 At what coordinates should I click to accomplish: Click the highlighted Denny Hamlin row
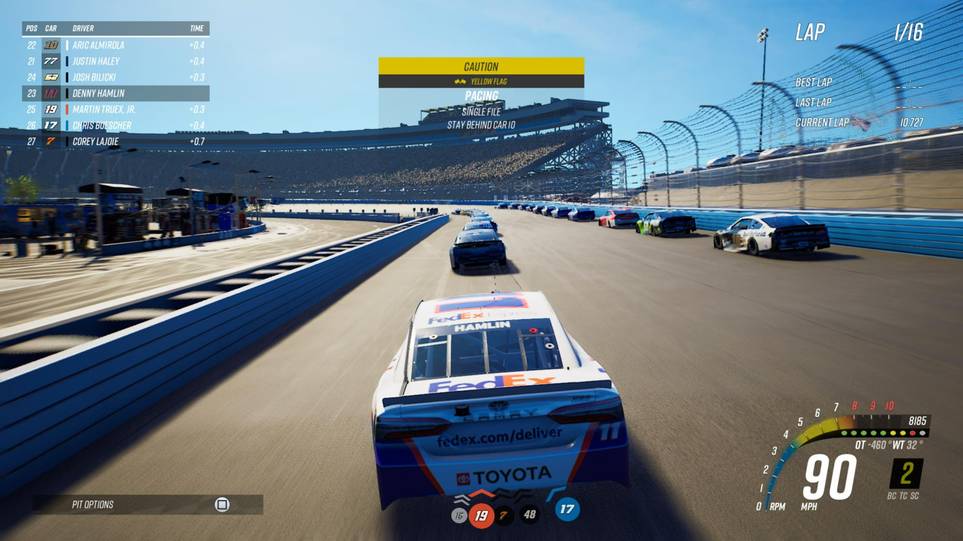(115, 93)
